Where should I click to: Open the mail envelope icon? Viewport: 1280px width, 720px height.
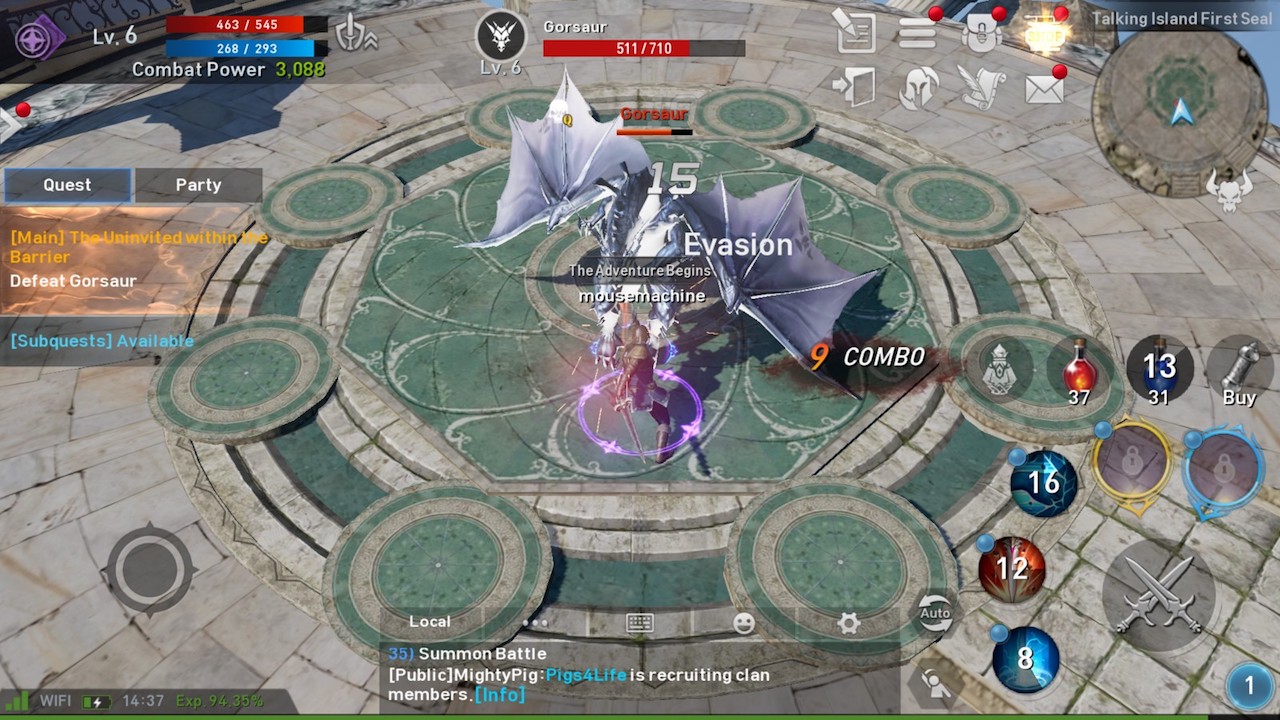click(x=1044, y=89)
